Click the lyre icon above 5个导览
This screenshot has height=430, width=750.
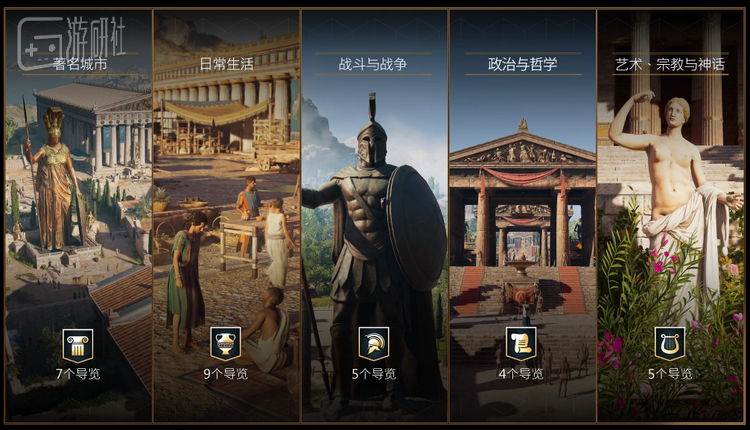pos(670,343)
